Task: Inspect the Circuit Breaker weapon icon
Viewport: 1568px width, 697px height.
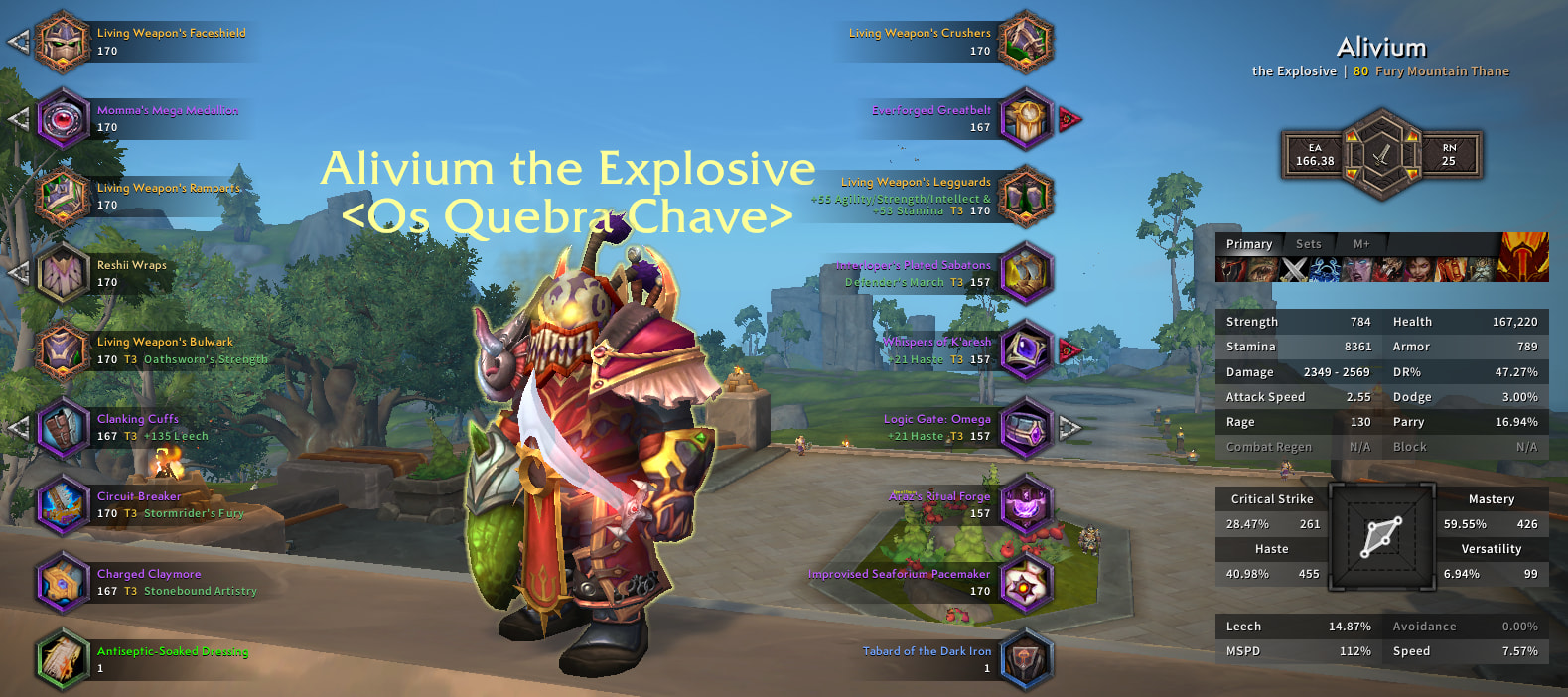Action: tap(63, 504)
